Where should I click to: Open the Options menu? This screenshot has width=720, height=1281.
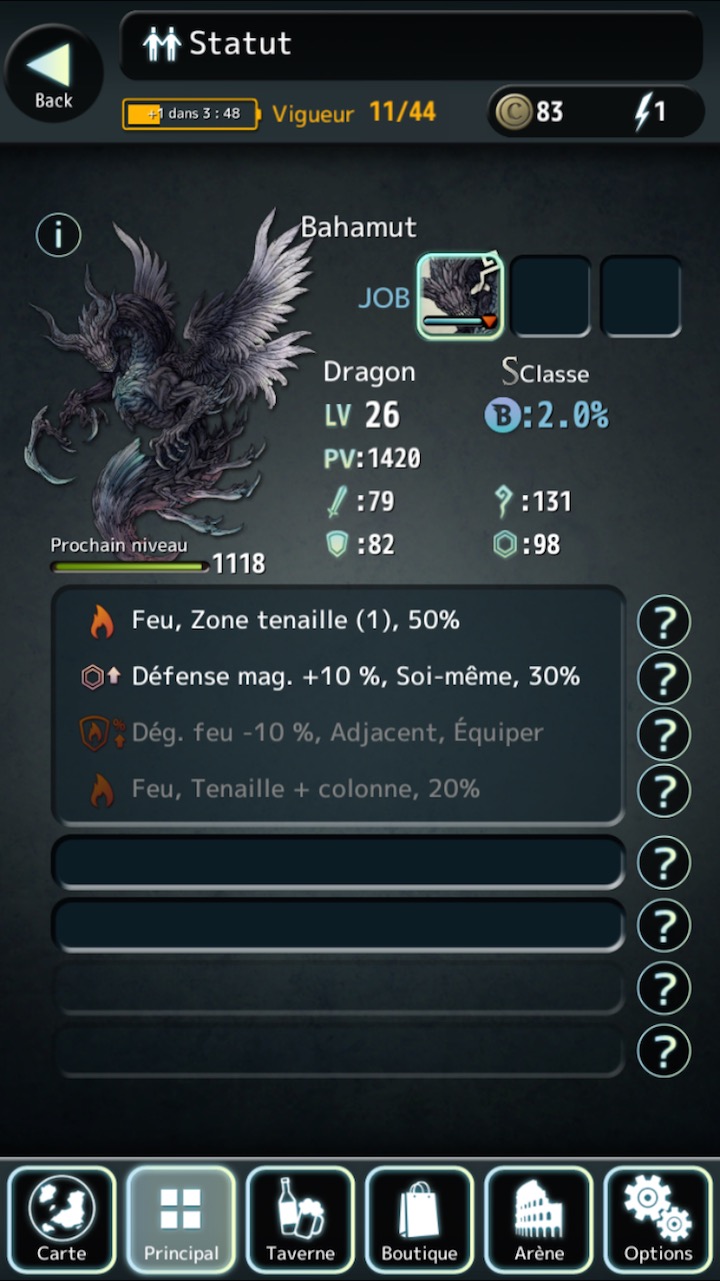click(x=658, y=1219)
